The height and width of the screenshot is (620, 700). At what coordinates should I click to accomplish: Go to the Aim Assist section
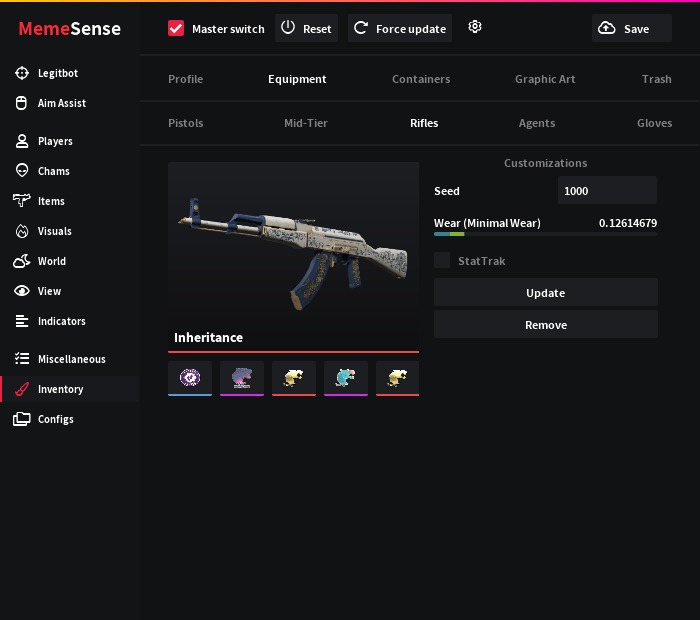click(x=61, y=103)
